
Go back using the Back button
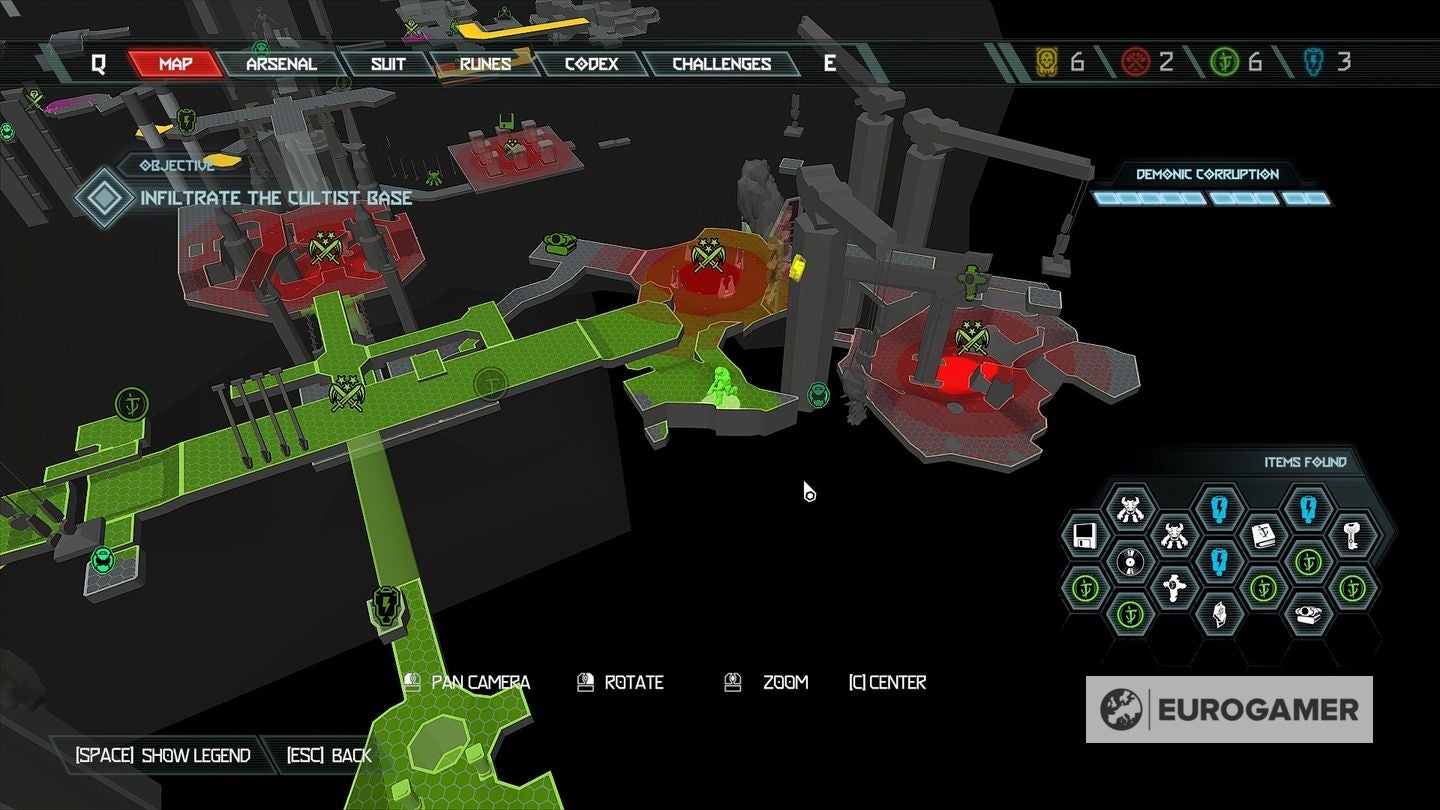[x=329, y=755]
